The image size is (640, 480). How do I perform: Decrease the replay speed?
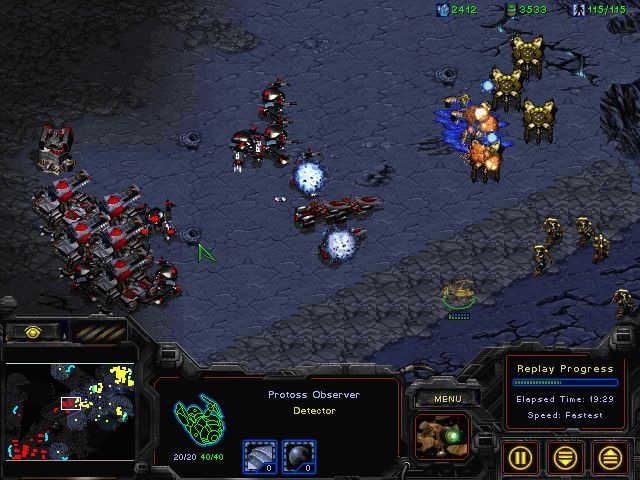click(565, 457)
